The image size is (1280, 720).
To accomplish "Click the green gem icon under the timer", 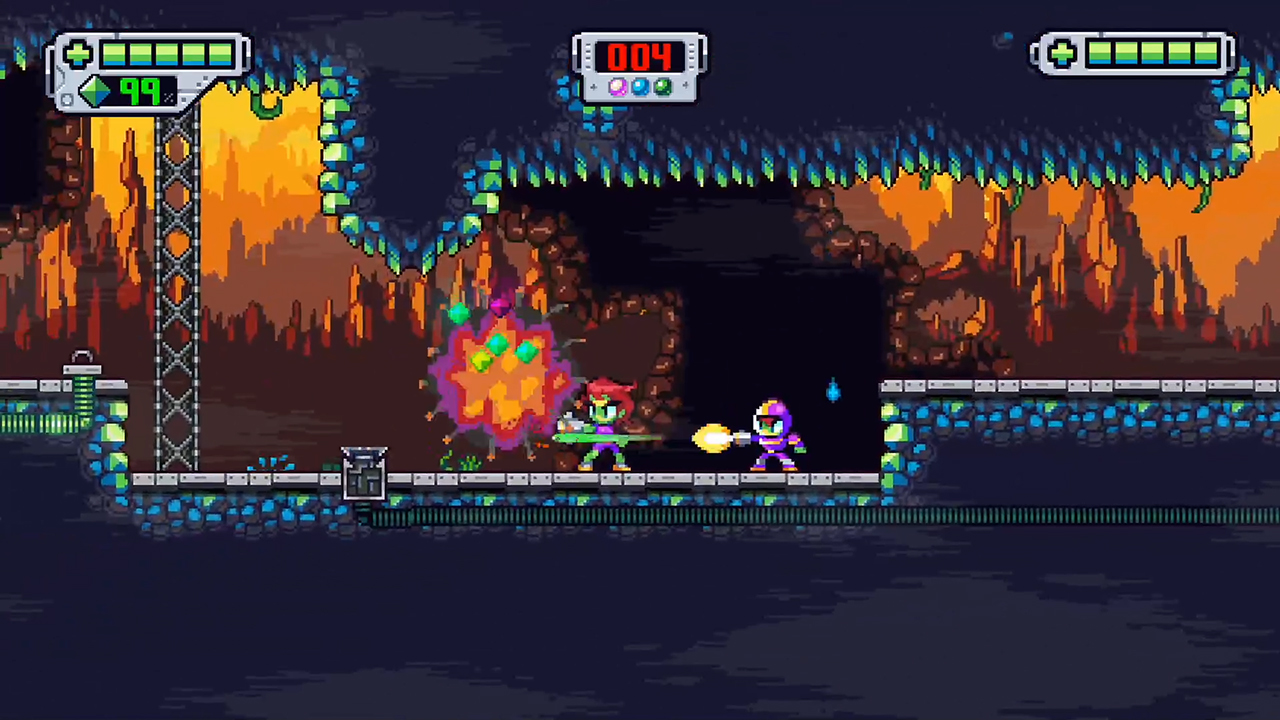I will click(662, 87).
